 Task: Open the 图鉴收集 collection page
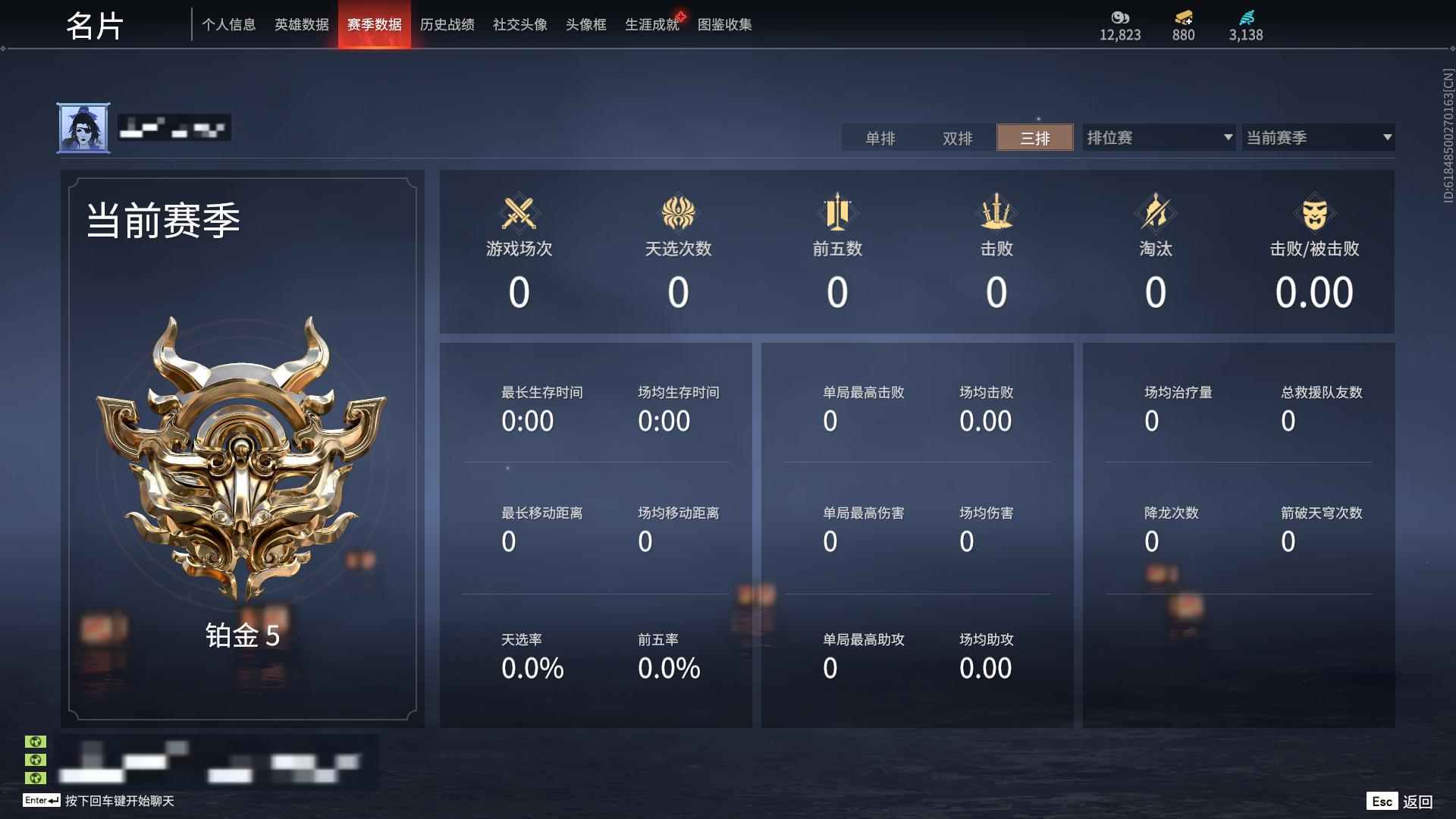[x=723, y=24]
